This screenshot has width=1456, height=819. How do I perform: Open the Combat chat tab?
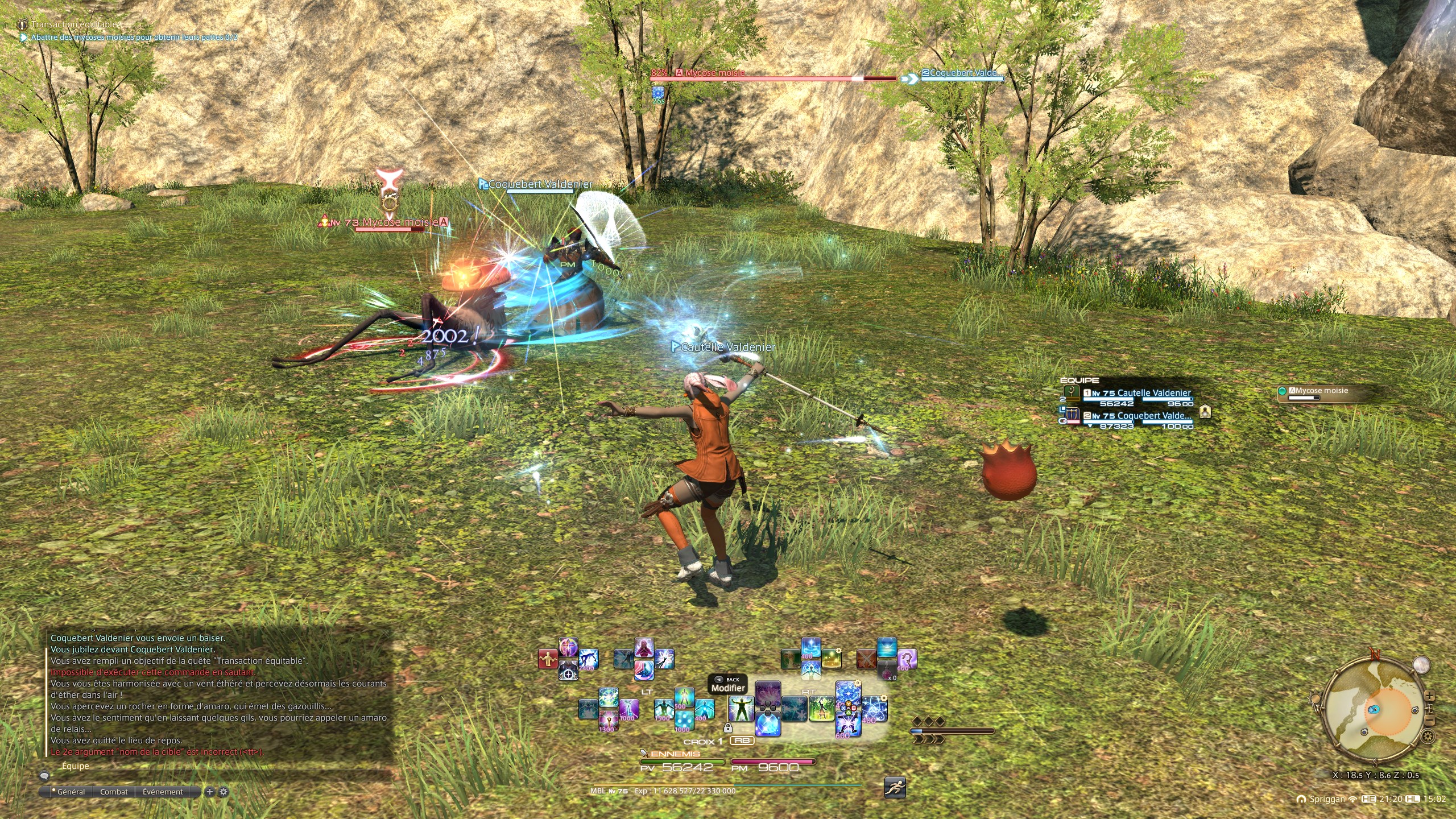pos(114,792)
